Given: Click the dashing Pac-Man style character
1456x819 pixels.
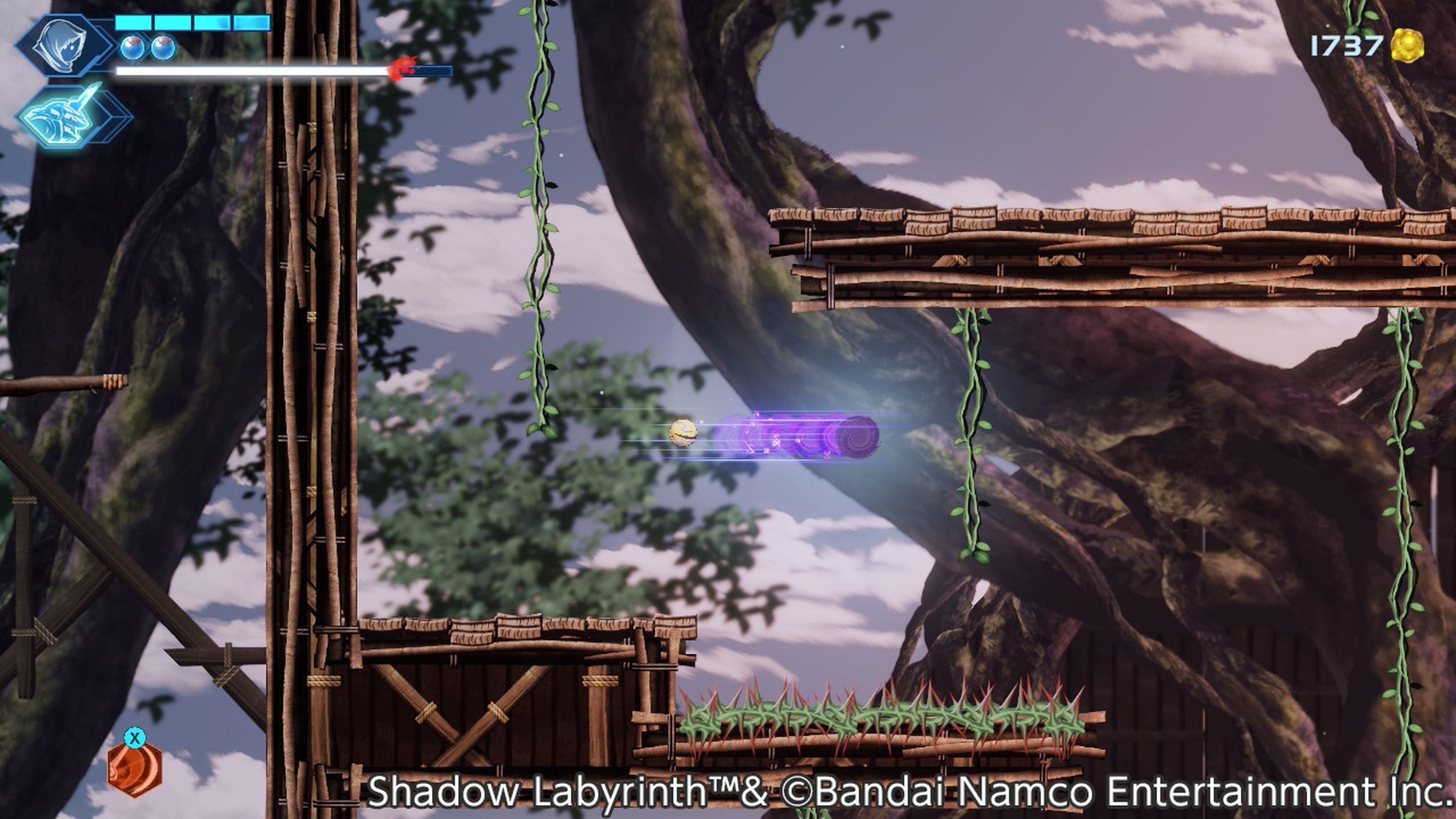Looking at the screenshot, I should click(683, 432).
